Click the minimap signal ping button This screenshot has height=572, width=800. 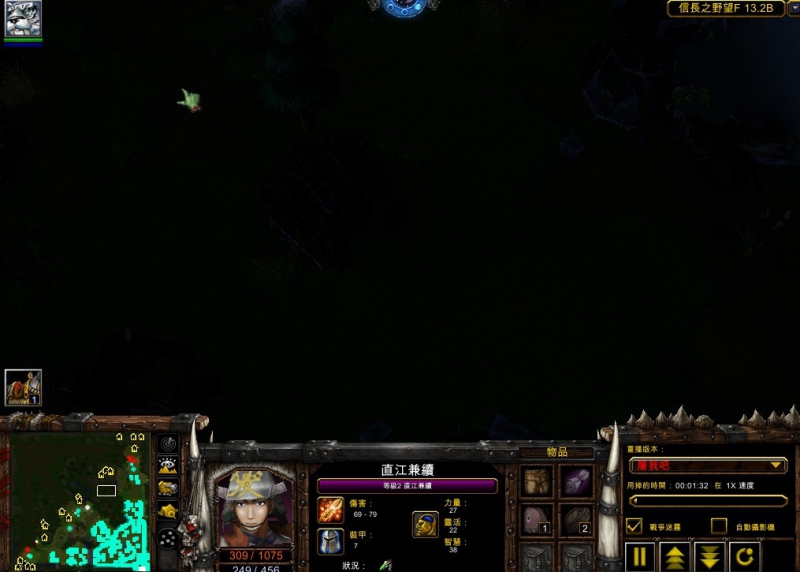click(x=168, y=444)
